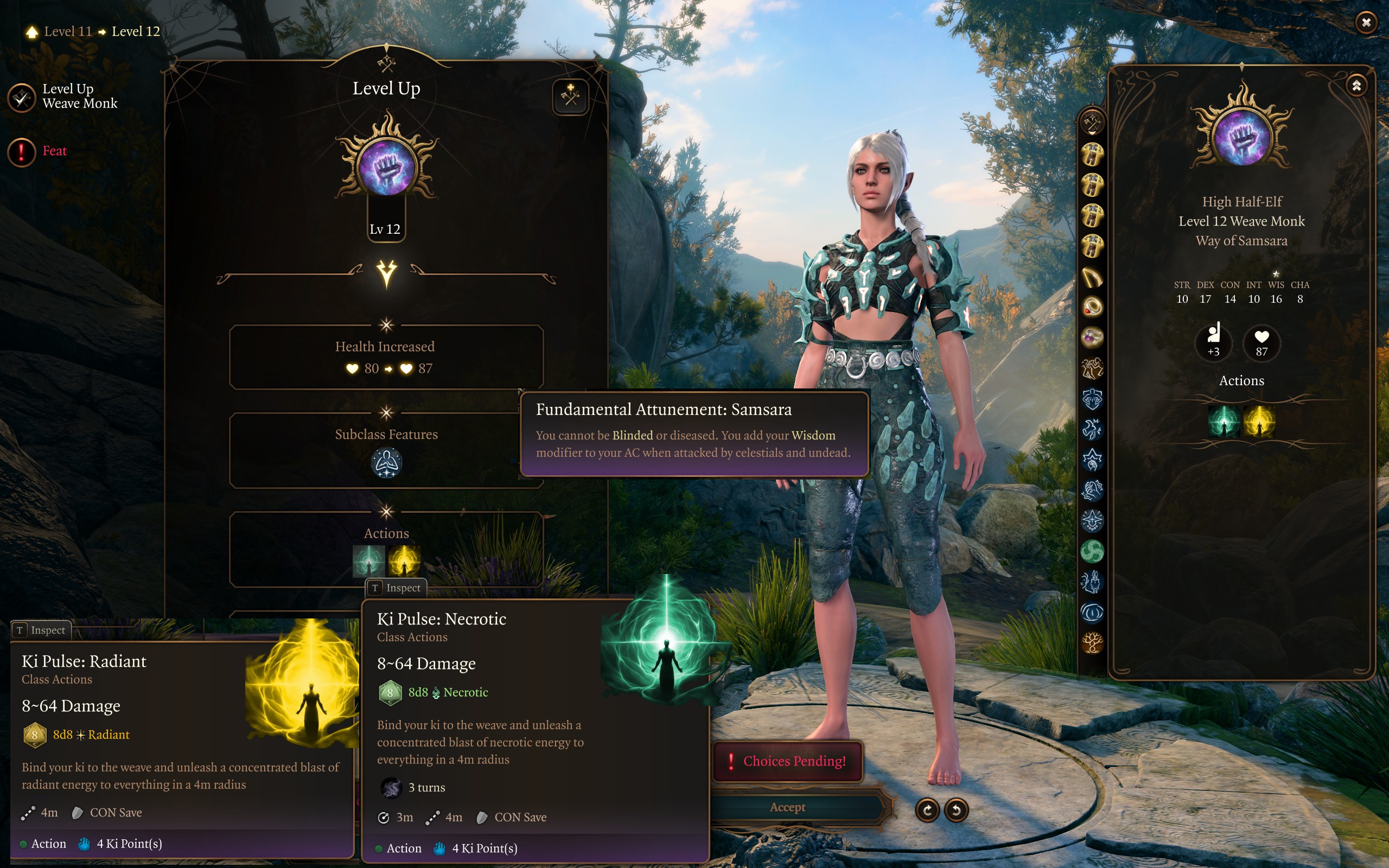Rotate character counterclockwise with right arrow button
Viewport: 1389px width, 868px height.
click(x=956, y=810)
